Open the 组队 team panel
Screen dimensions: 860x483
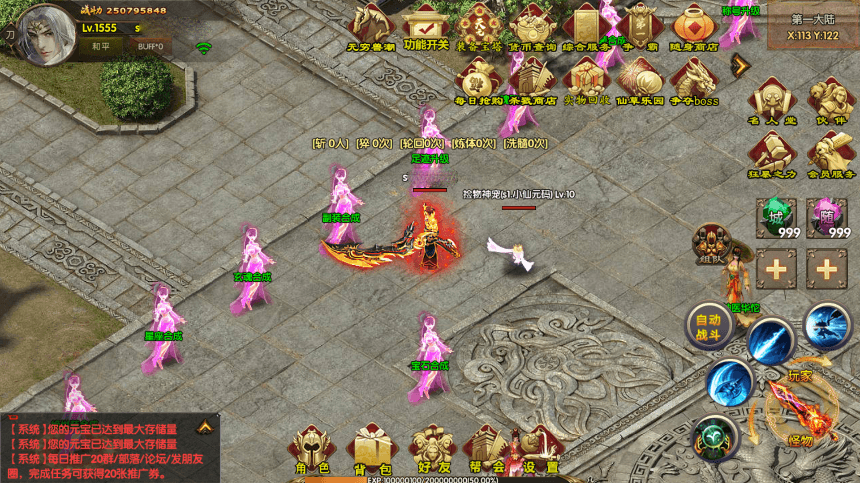click(x=713, y=246)
